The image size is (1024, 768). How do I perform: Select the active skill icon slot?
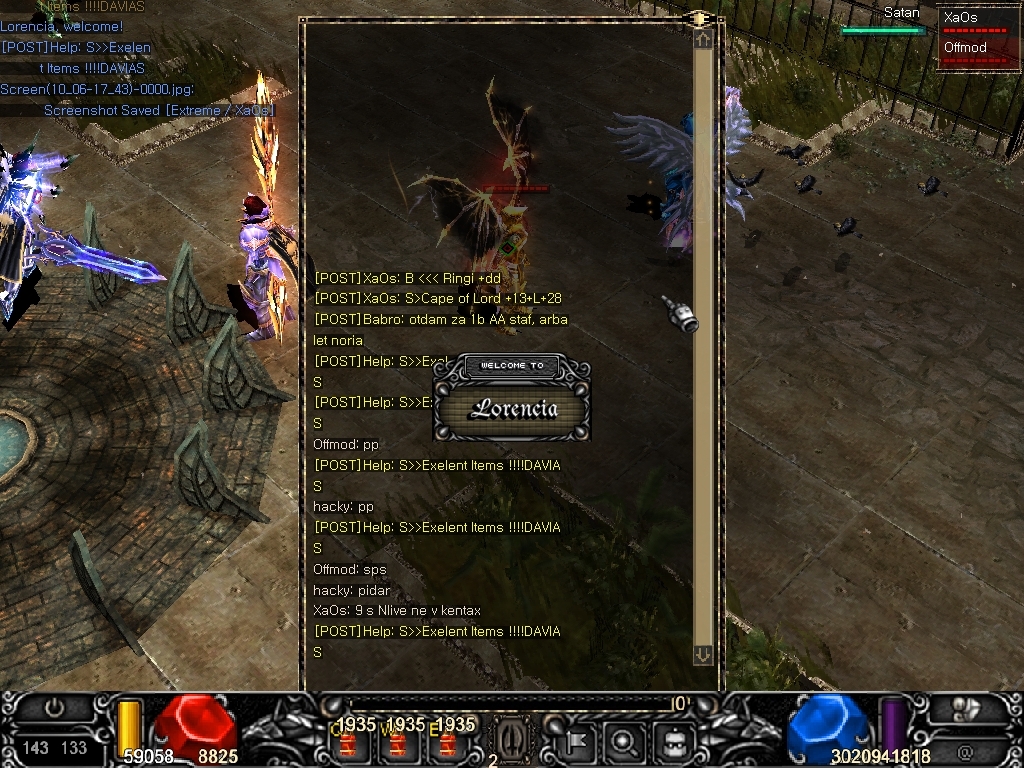[x=509, y=741]
